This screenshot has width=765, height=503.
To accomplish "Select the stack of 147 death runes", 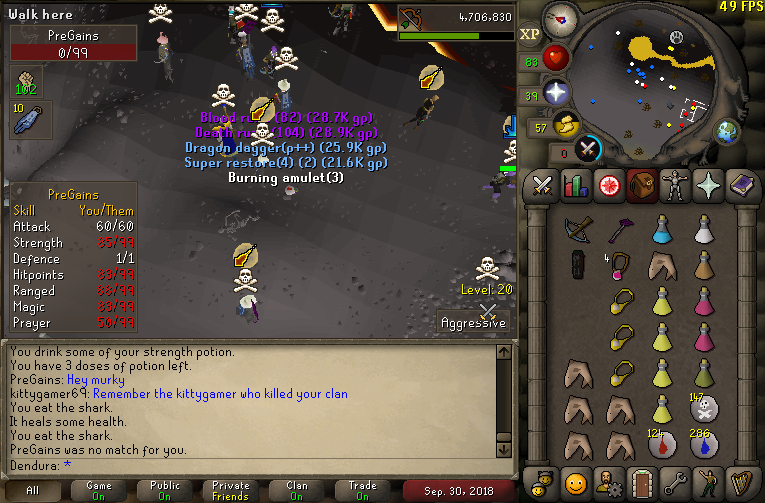I will [x=703, y=407].
